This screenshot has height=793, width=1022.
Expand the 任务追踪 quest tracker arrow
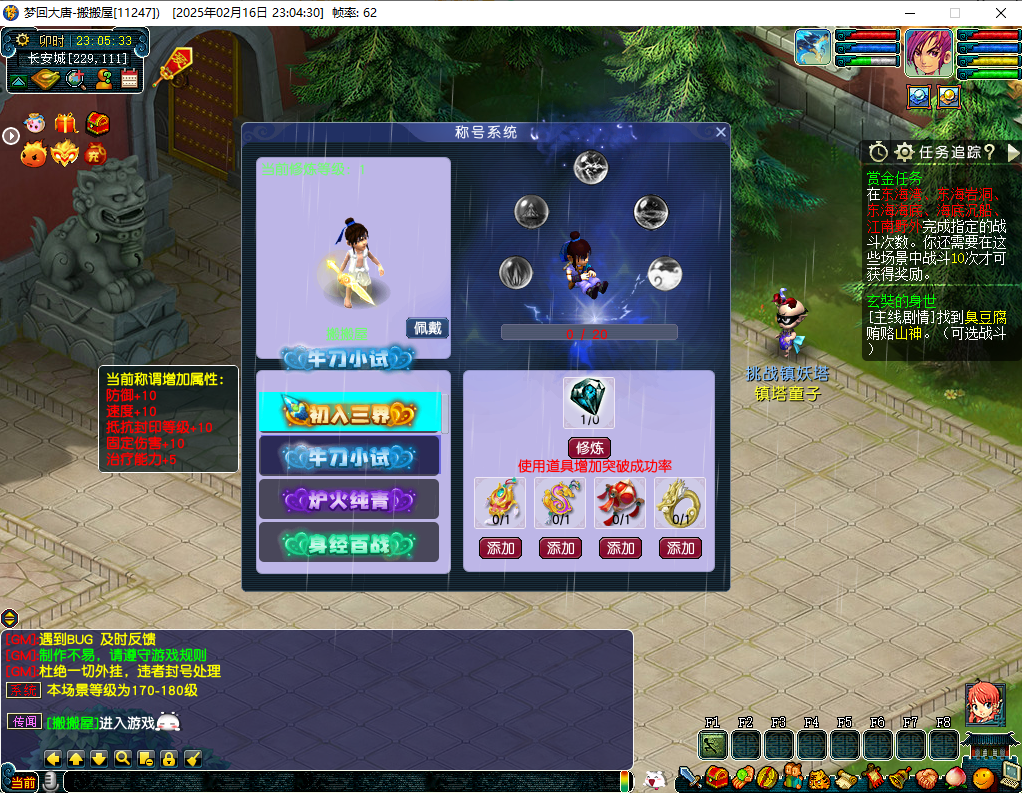[x=1013, y=152]
